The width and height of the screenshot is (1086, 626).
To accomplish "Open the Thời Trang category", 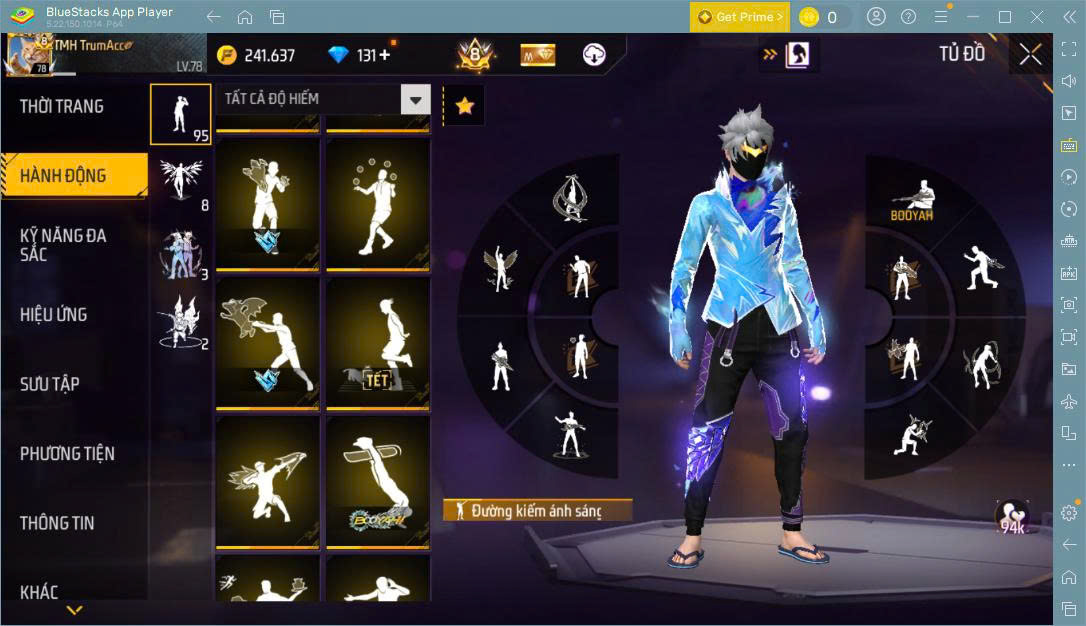I will coord(62,106).
